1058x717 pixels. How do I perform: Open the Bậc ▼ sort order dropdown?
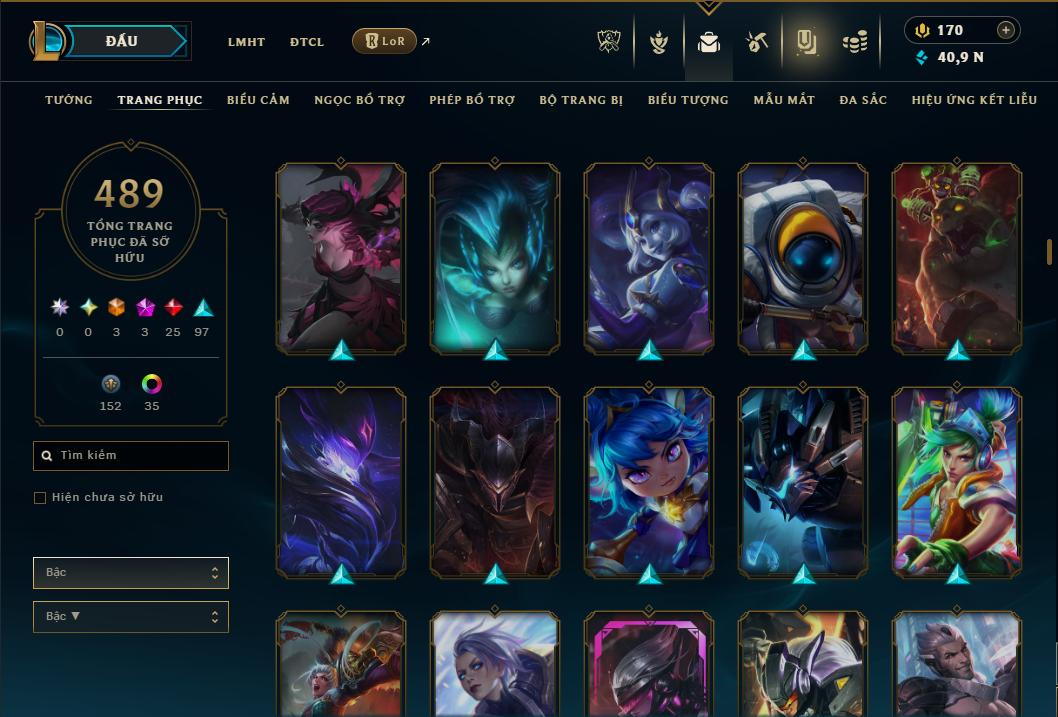(131, 617)
